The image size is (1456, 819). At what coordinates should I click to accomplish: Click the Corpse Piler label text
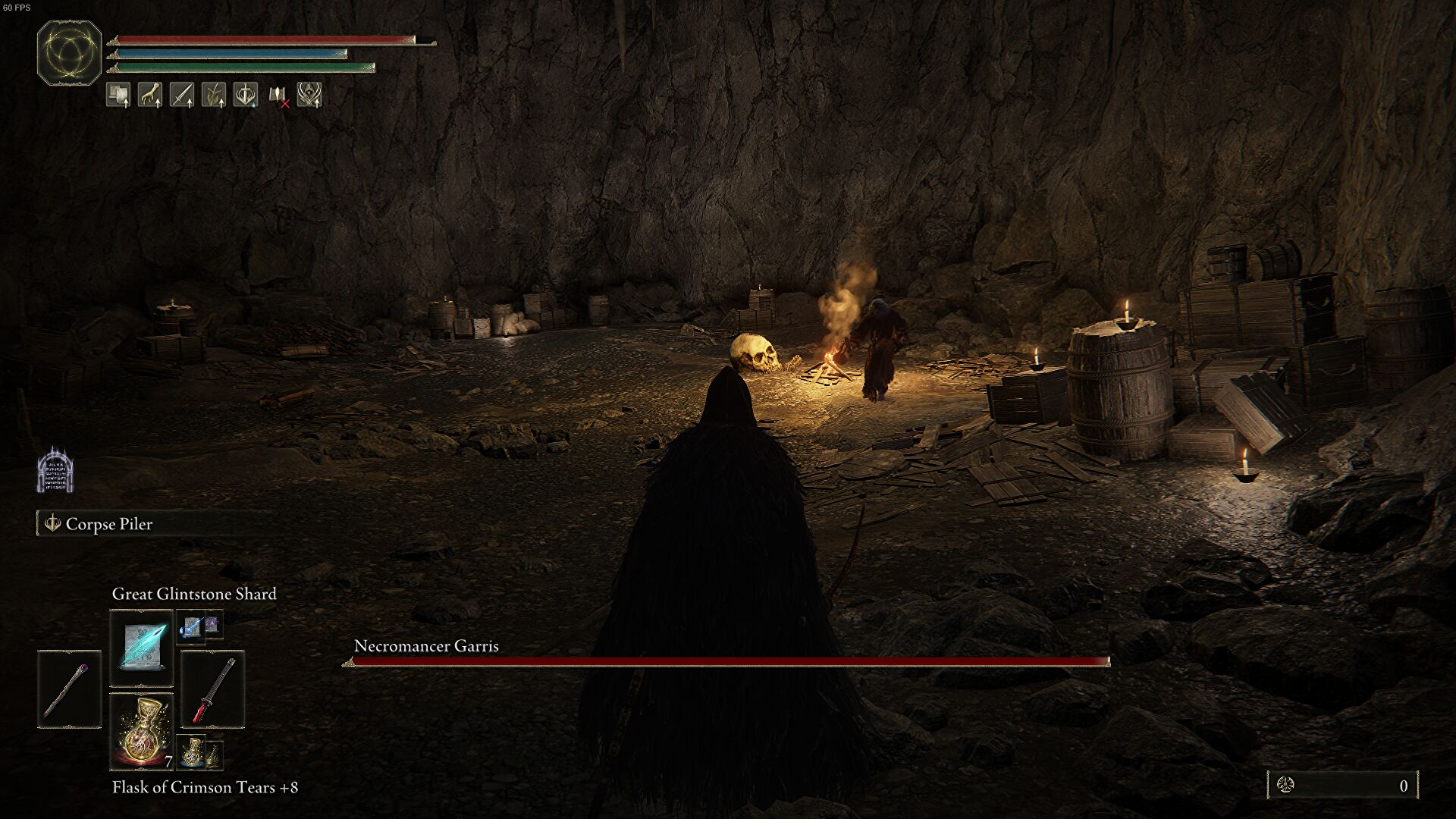[108, 524]
